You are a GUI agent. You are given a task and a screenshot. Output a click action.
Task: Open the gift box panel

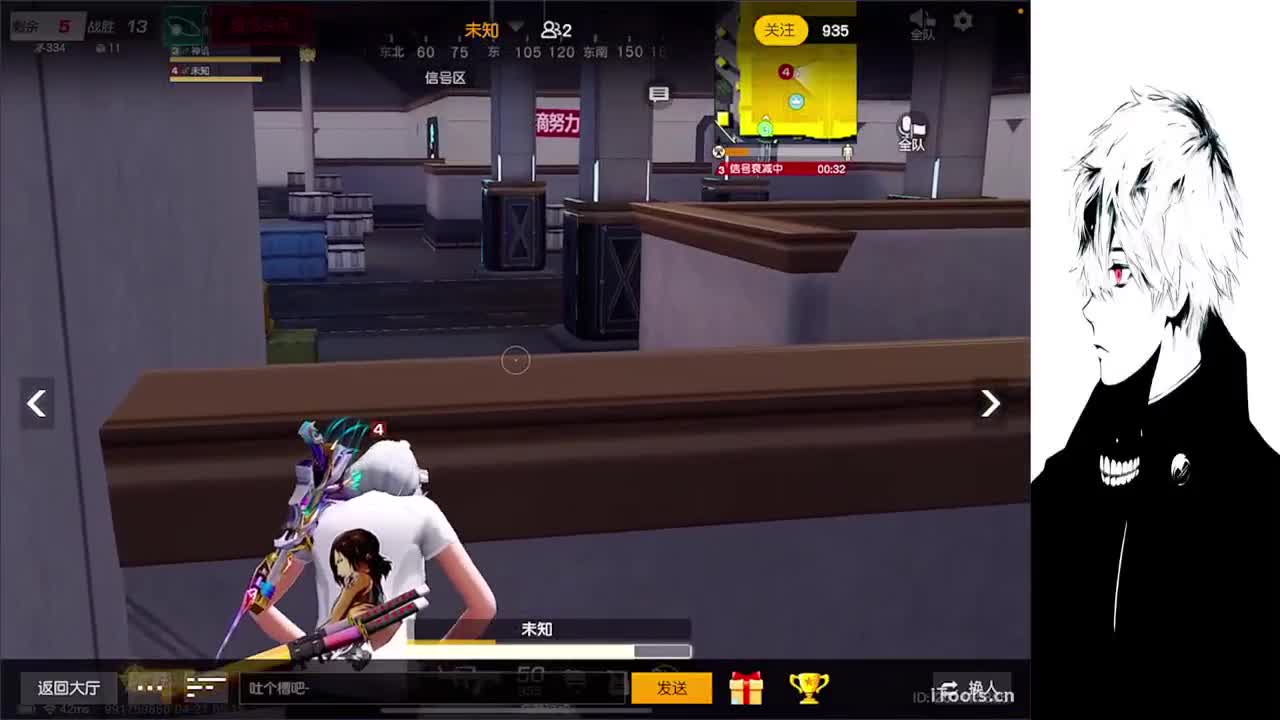tap(745, 687)
